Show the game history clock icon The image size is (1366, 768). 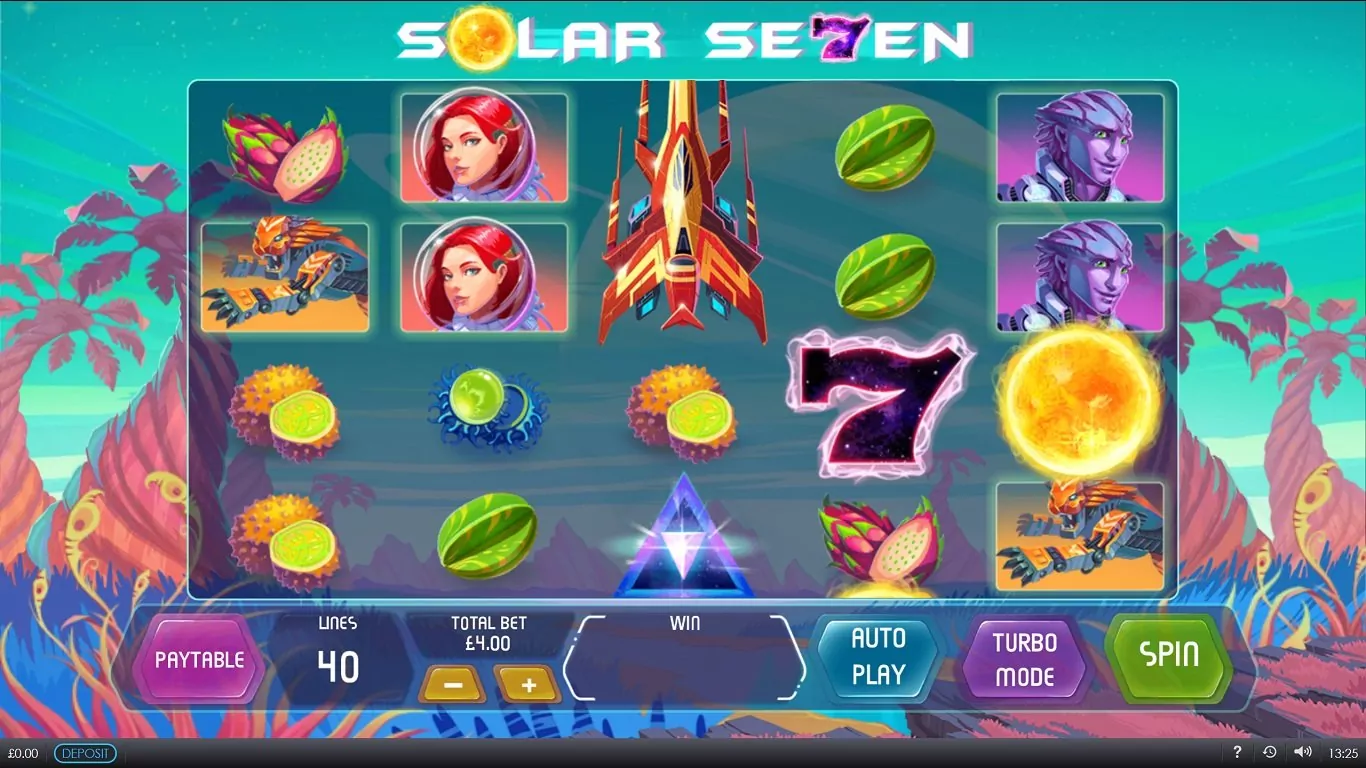pos(1269,752)
